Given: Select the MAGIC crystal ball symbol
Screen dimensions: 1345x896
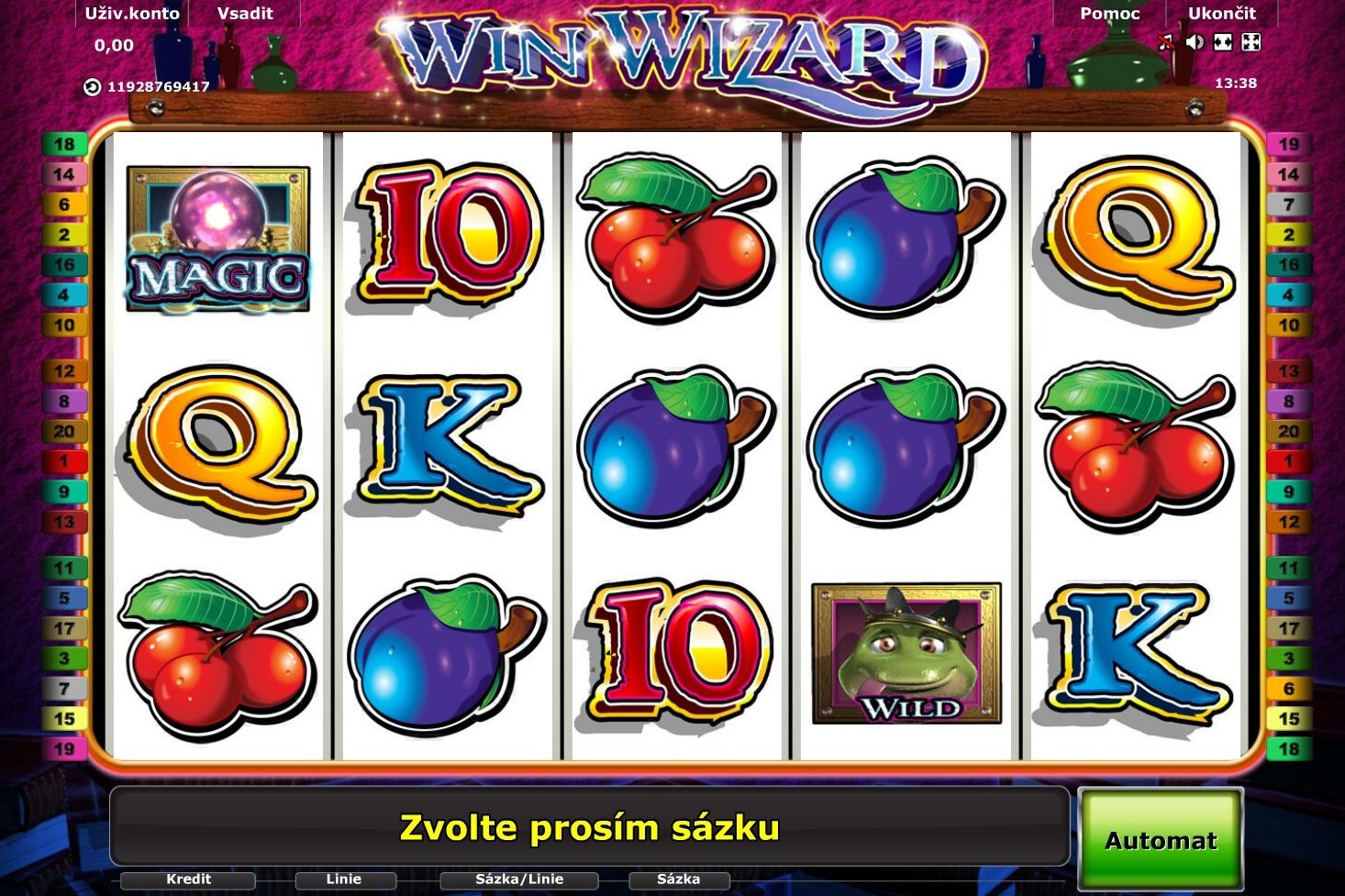Looking at the screenshot, I should [216, 238].
